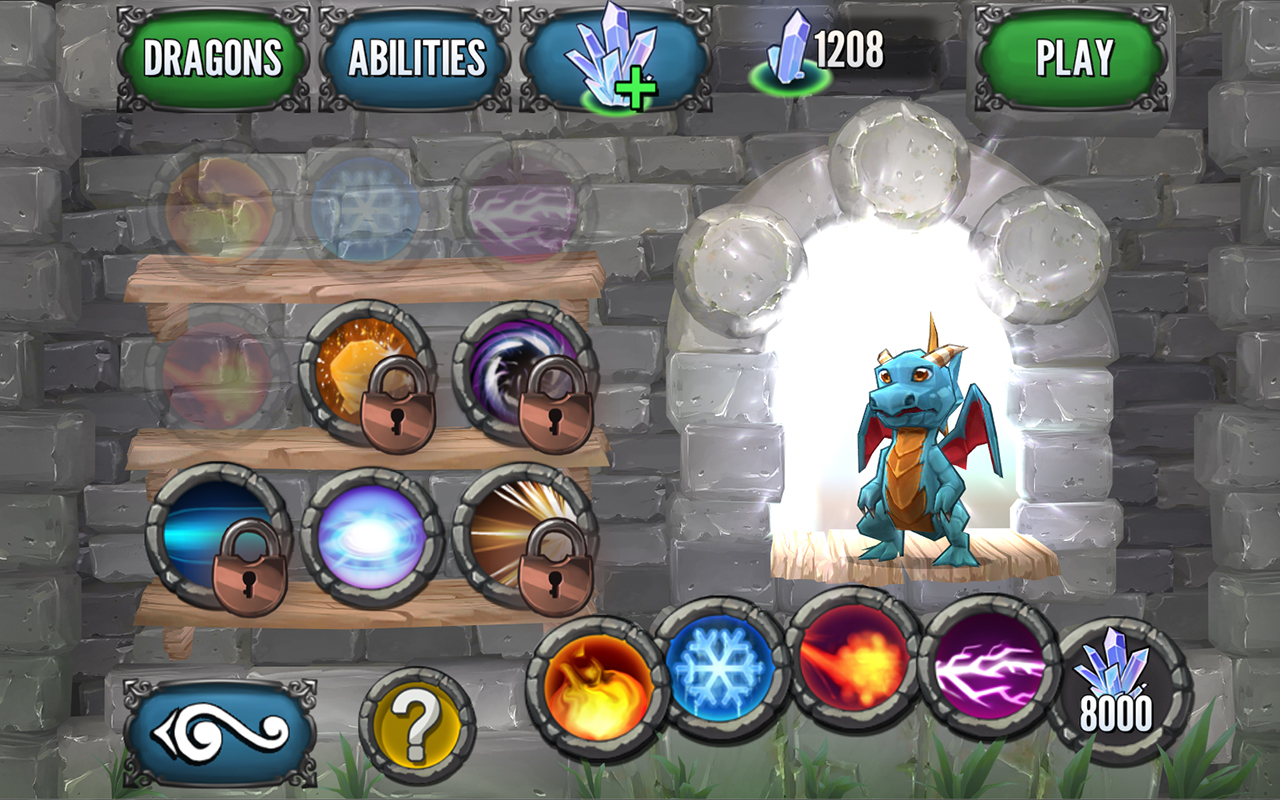
Task: Select the fire breath ability icon
Action: pyautogui.click(x=595, y=690)
